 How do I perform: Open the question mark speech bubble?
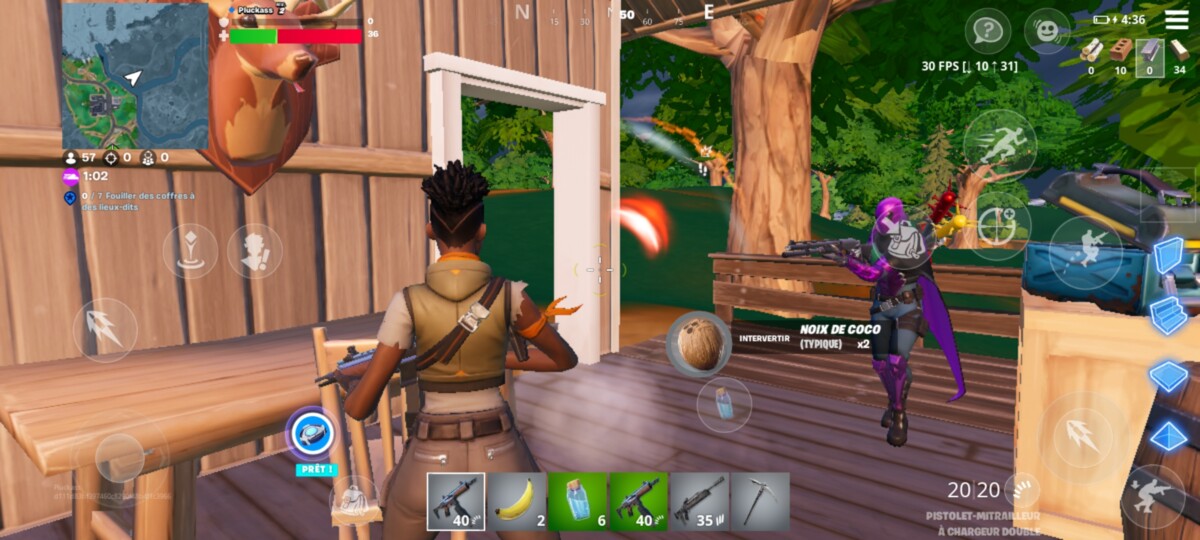pyautogui.click(x=987, y=31)
